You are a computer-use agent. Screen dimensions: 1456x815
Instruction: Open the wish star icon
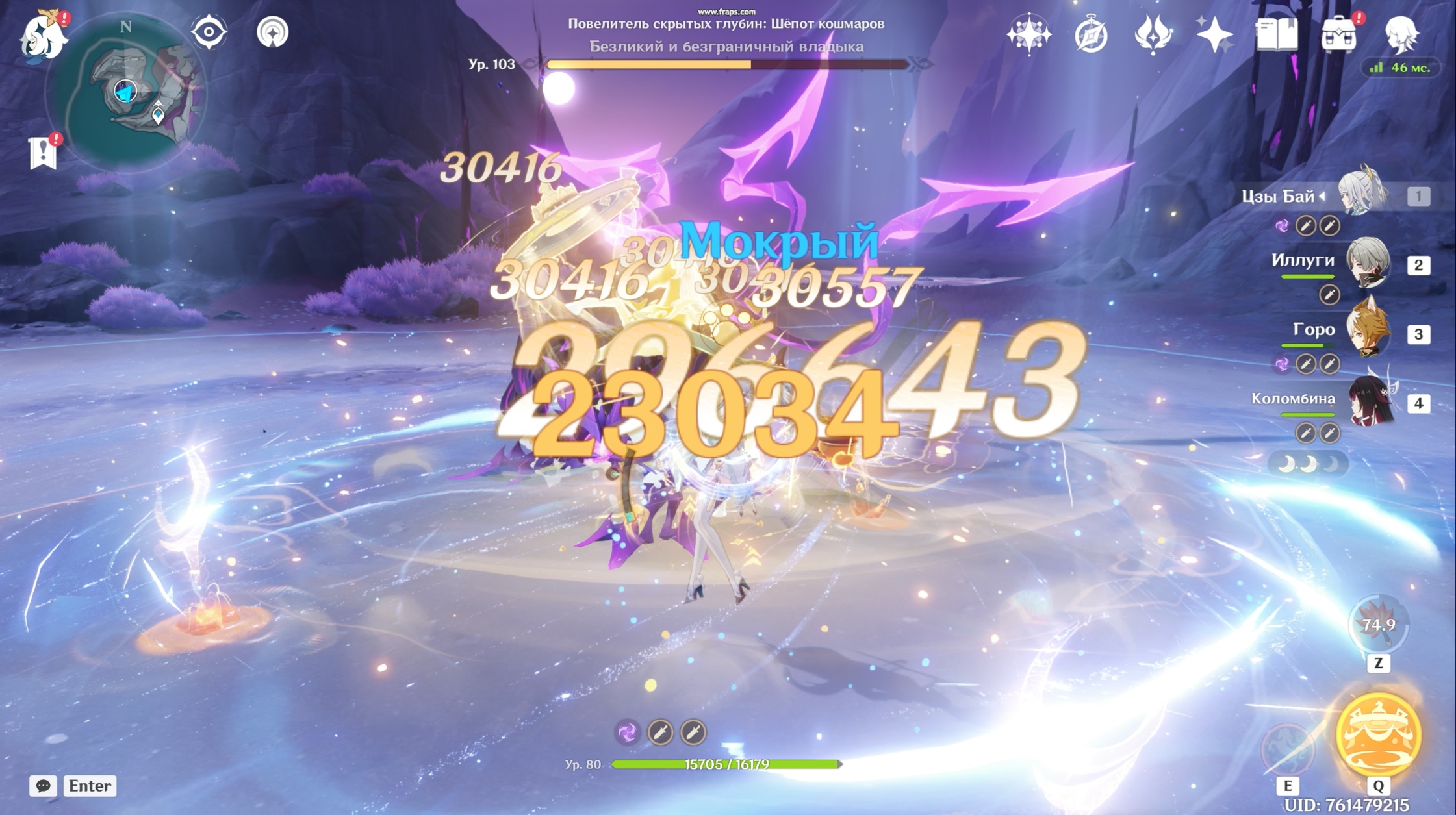pos(1028,34)
